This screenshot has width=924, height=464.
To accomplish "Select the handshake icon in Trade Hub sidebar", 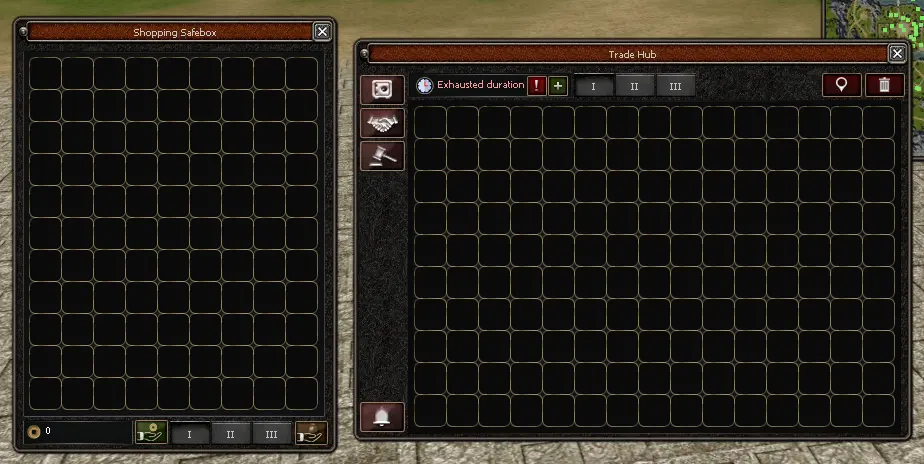I will (x=383, y=123).
